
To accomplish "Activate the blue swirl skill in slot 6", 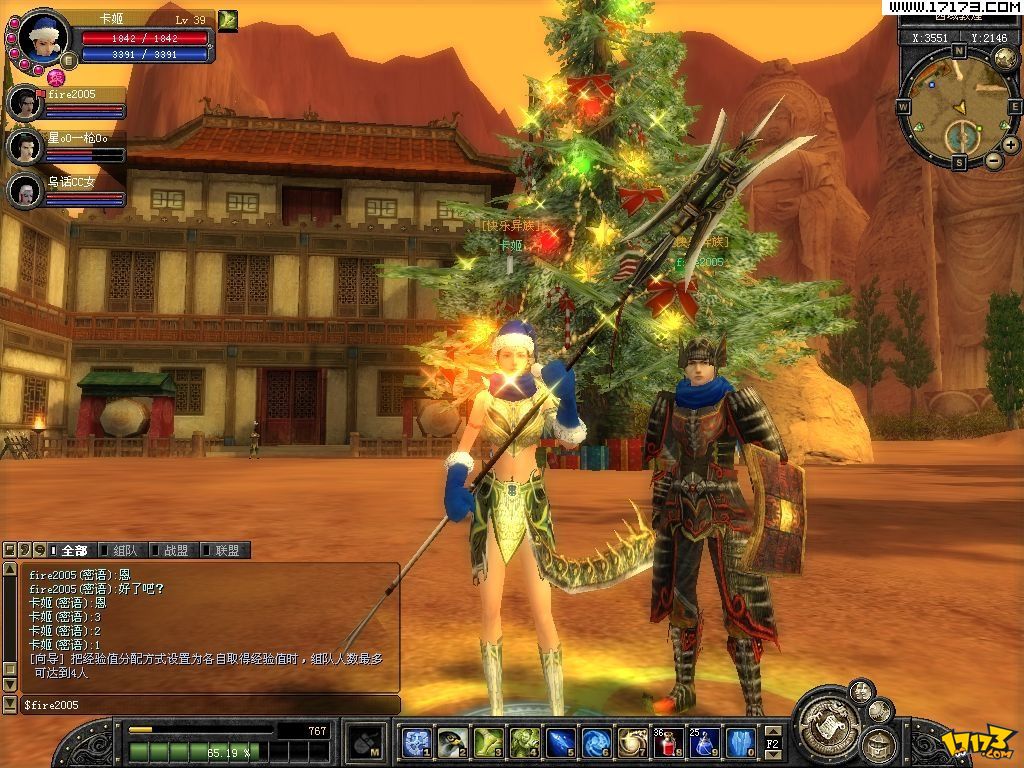I will (597, 742).
